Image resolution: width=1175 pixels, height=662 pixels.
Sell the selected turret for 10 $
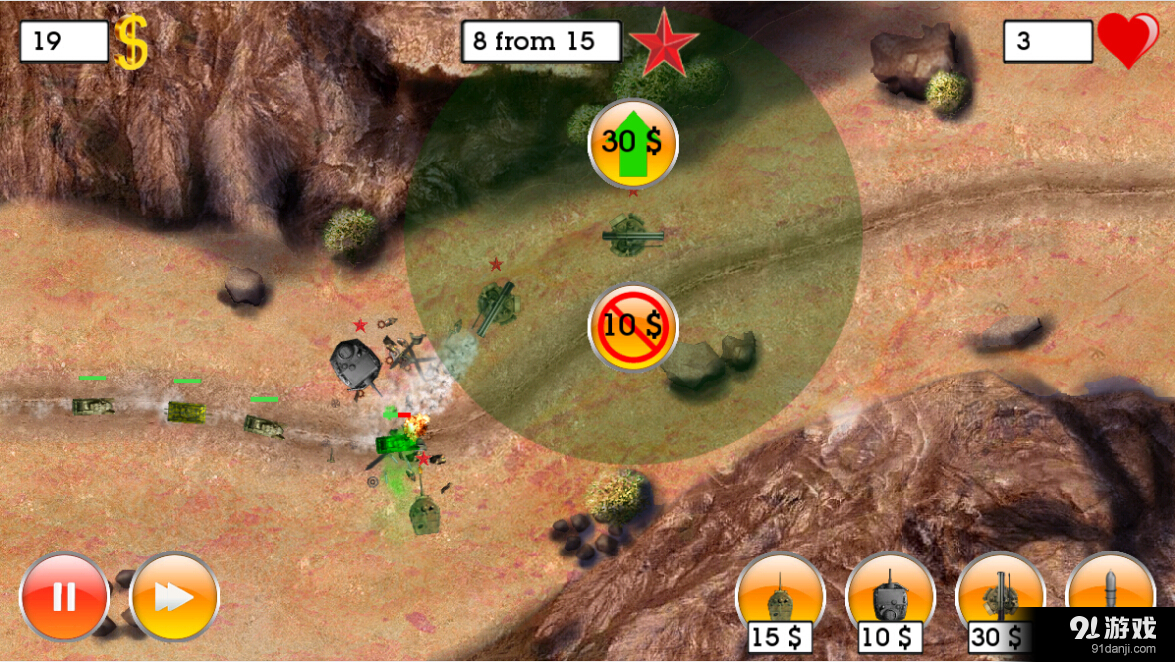pyautogui.click(x=632, y=326)
